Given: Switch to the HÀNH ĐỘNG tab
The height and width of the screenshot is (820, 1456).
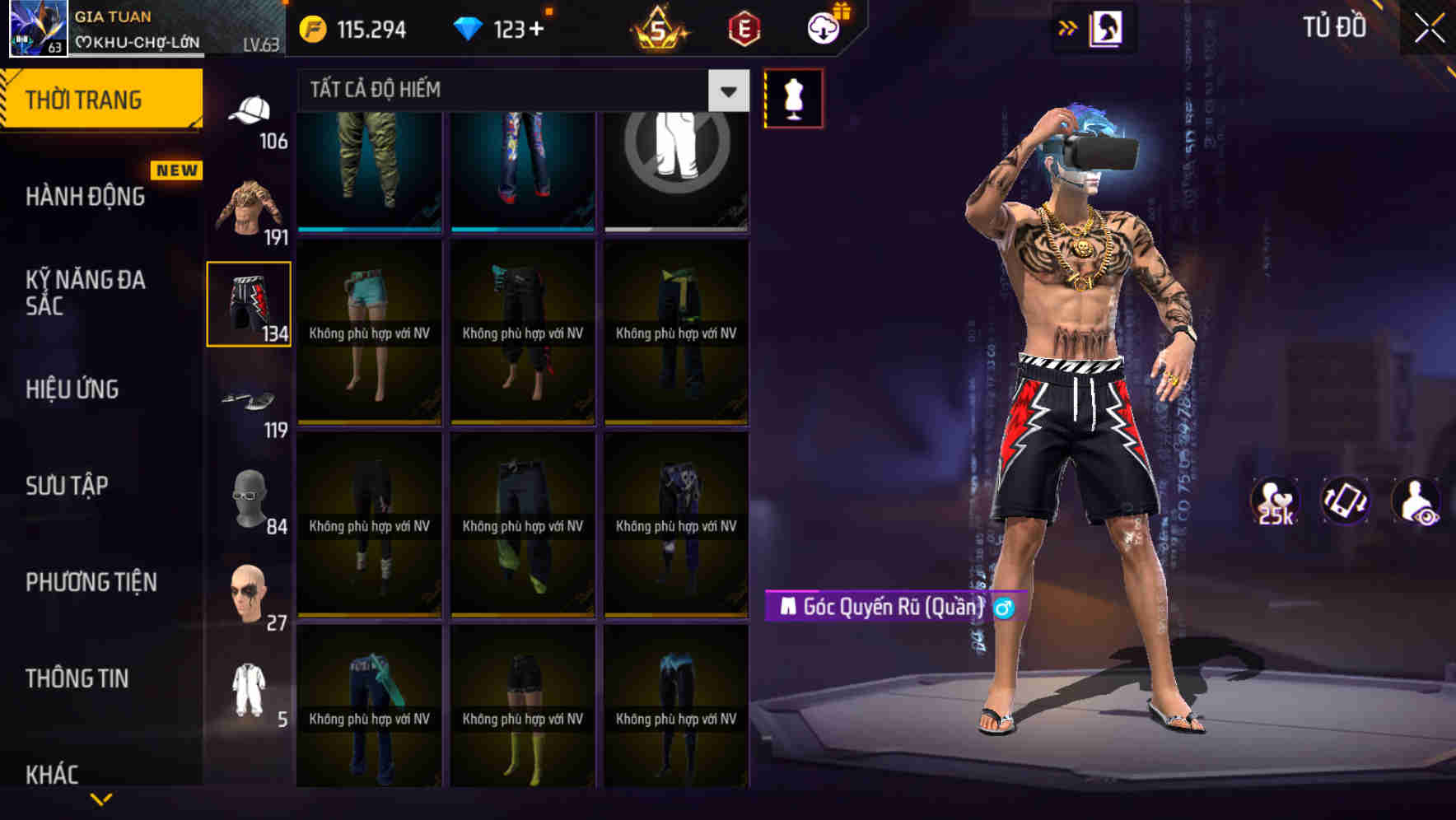Looking at the screenshot, I should [x=86, y=196].
